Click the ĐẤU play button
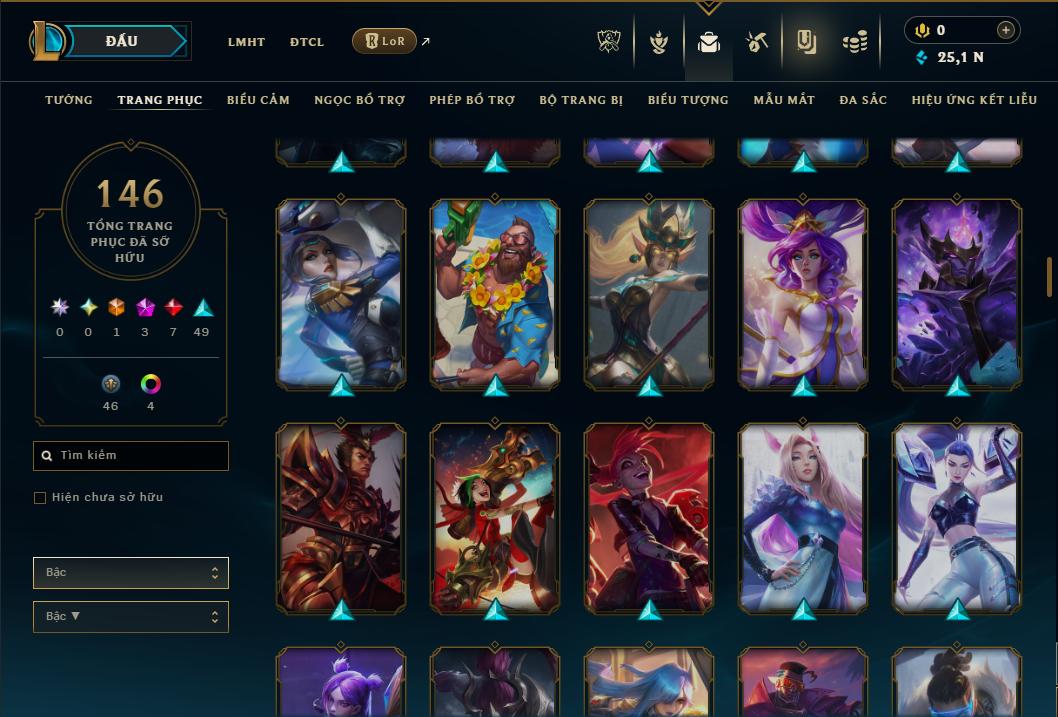This screenshot has height=717, width=1058. (122, 41)
